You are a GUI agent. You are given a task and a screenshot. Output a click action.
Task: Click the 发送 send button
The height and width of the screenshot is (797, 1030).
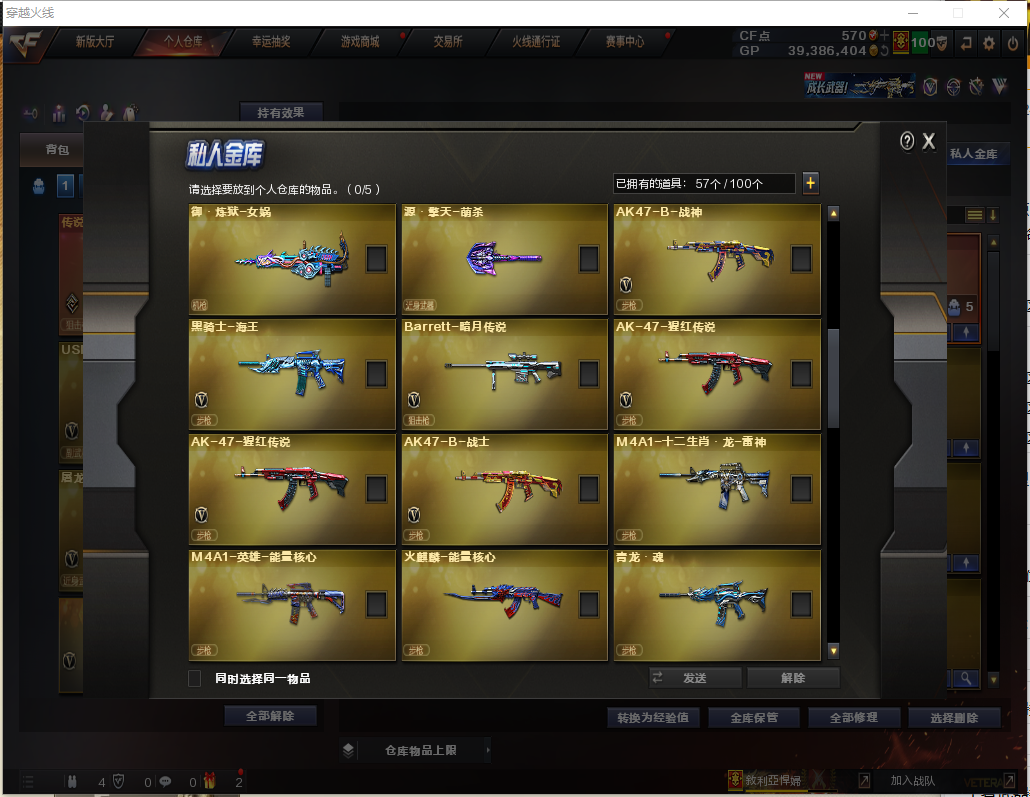(x=695, y=678)
